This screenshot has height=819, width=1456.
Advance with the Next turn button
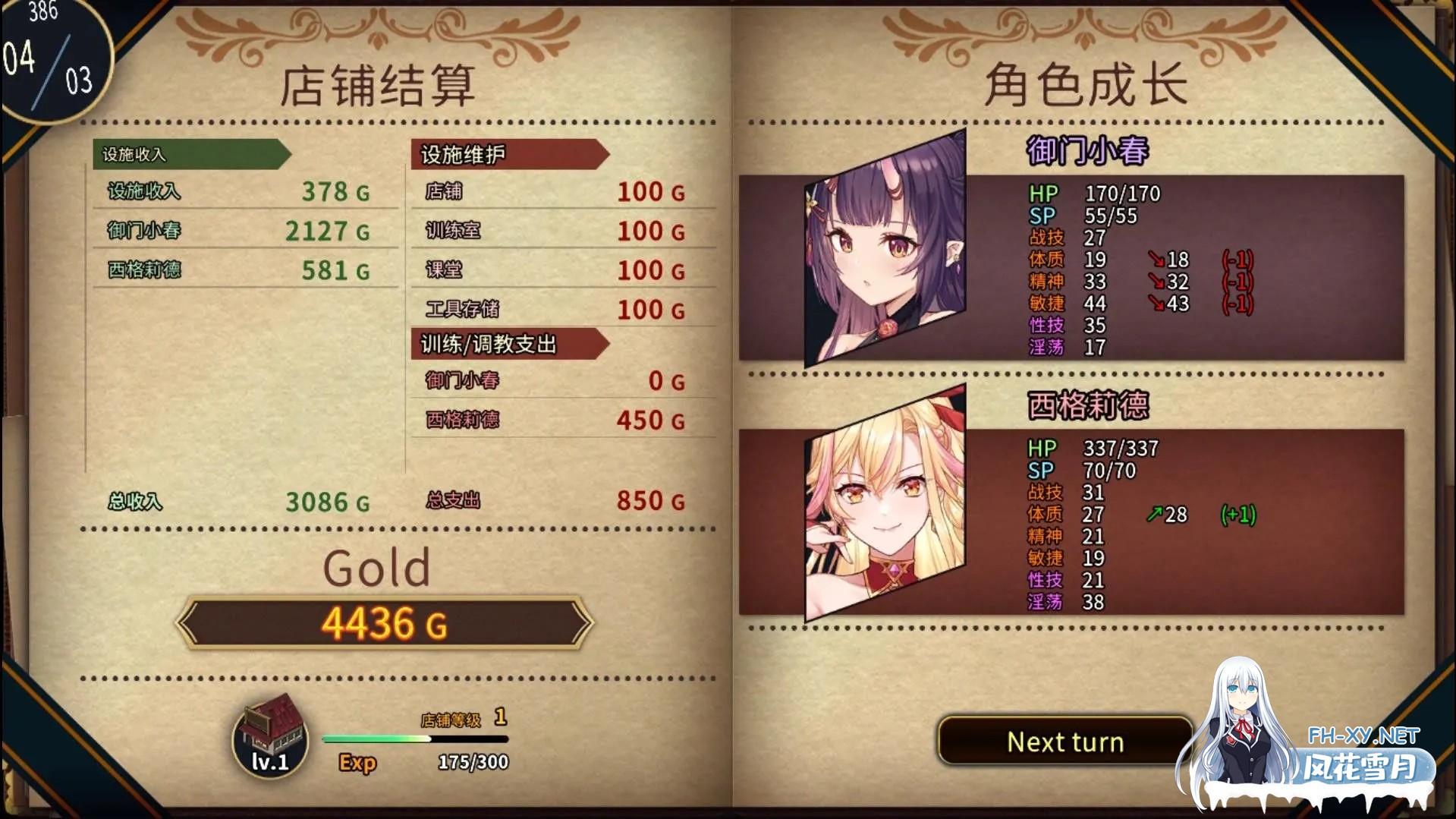[1064, 741]
